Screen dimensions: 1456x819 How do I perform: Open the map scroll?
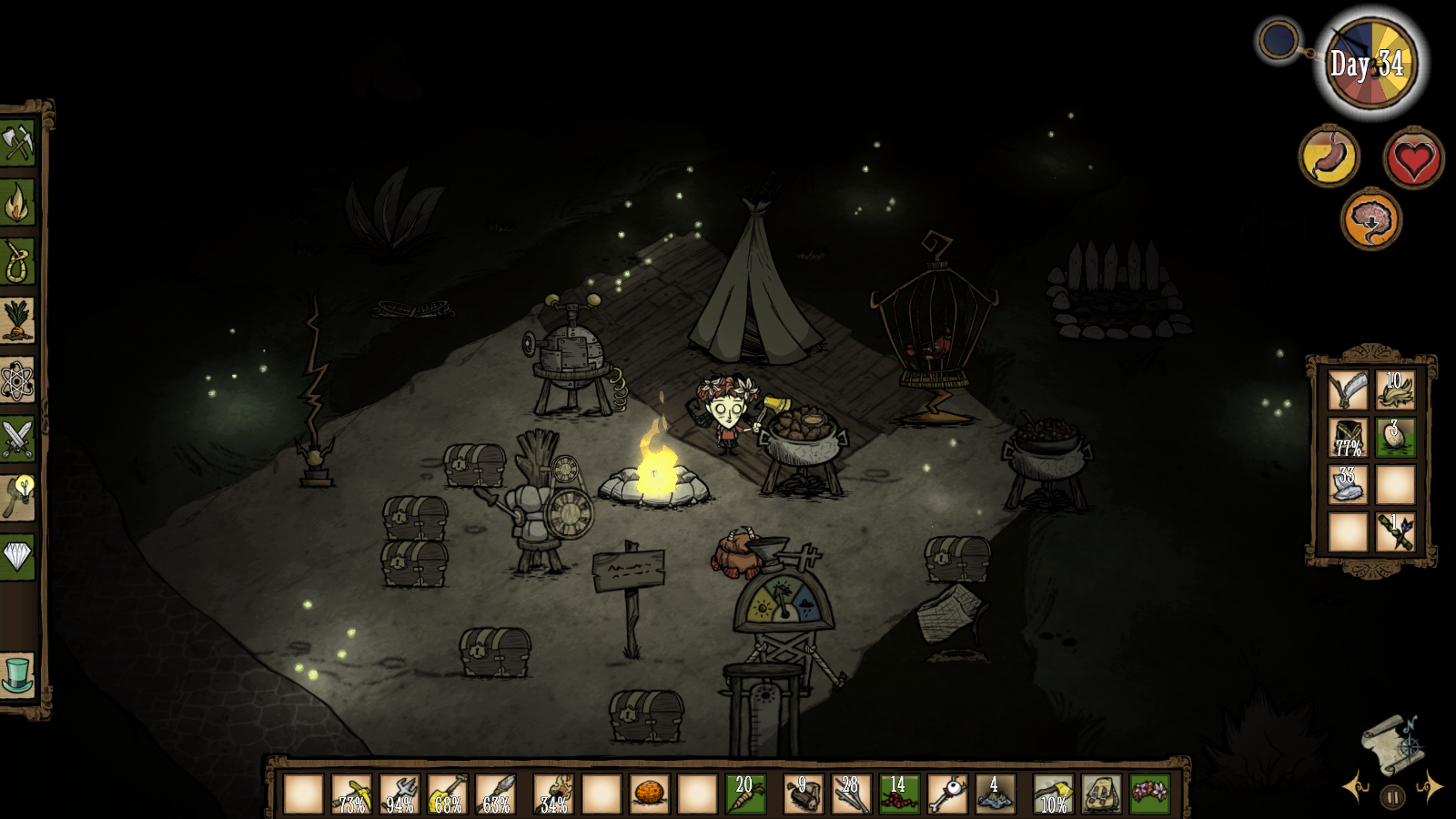tap(1391, 743)
